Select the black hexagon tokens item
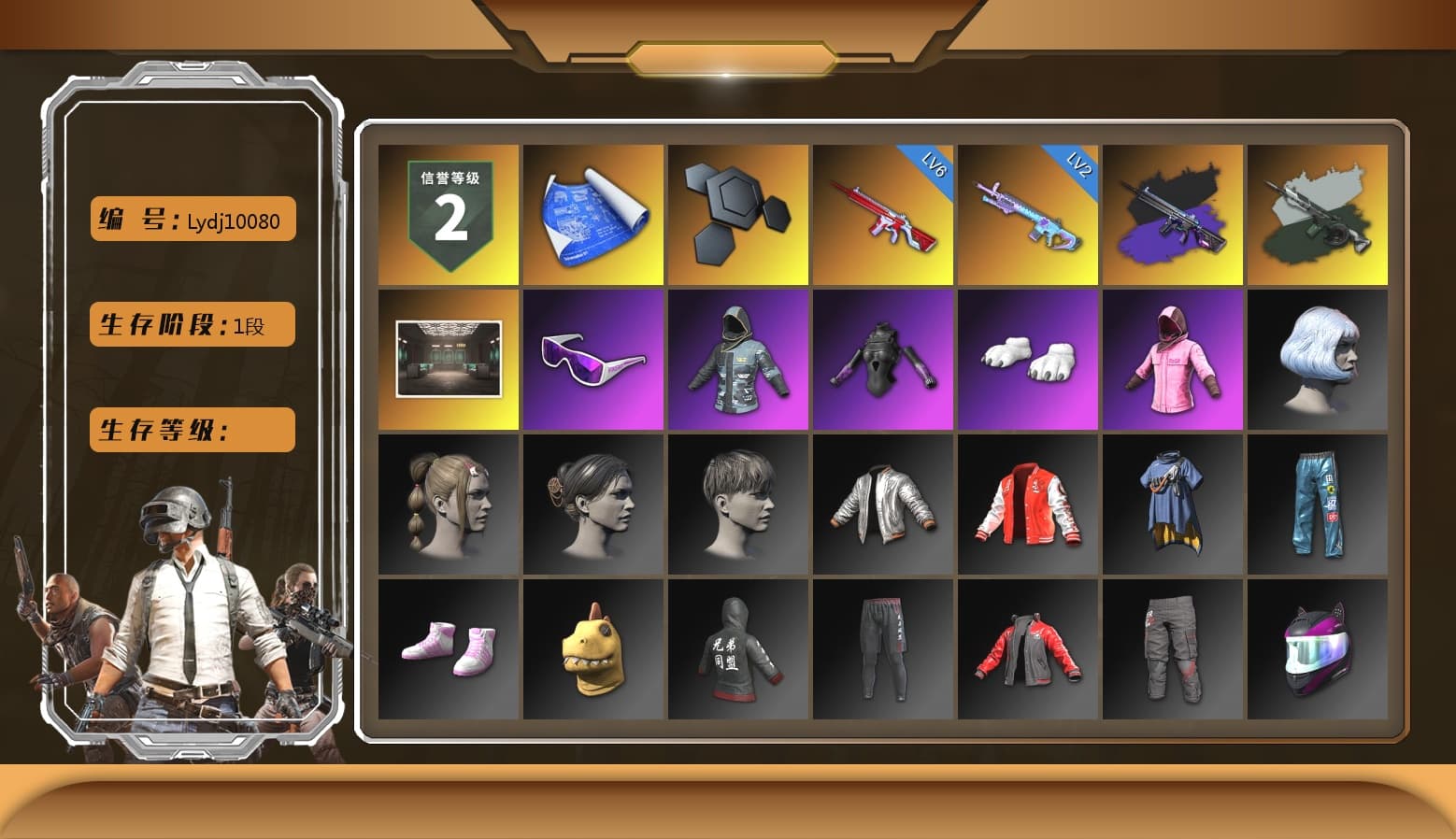 tap(738, 213)
